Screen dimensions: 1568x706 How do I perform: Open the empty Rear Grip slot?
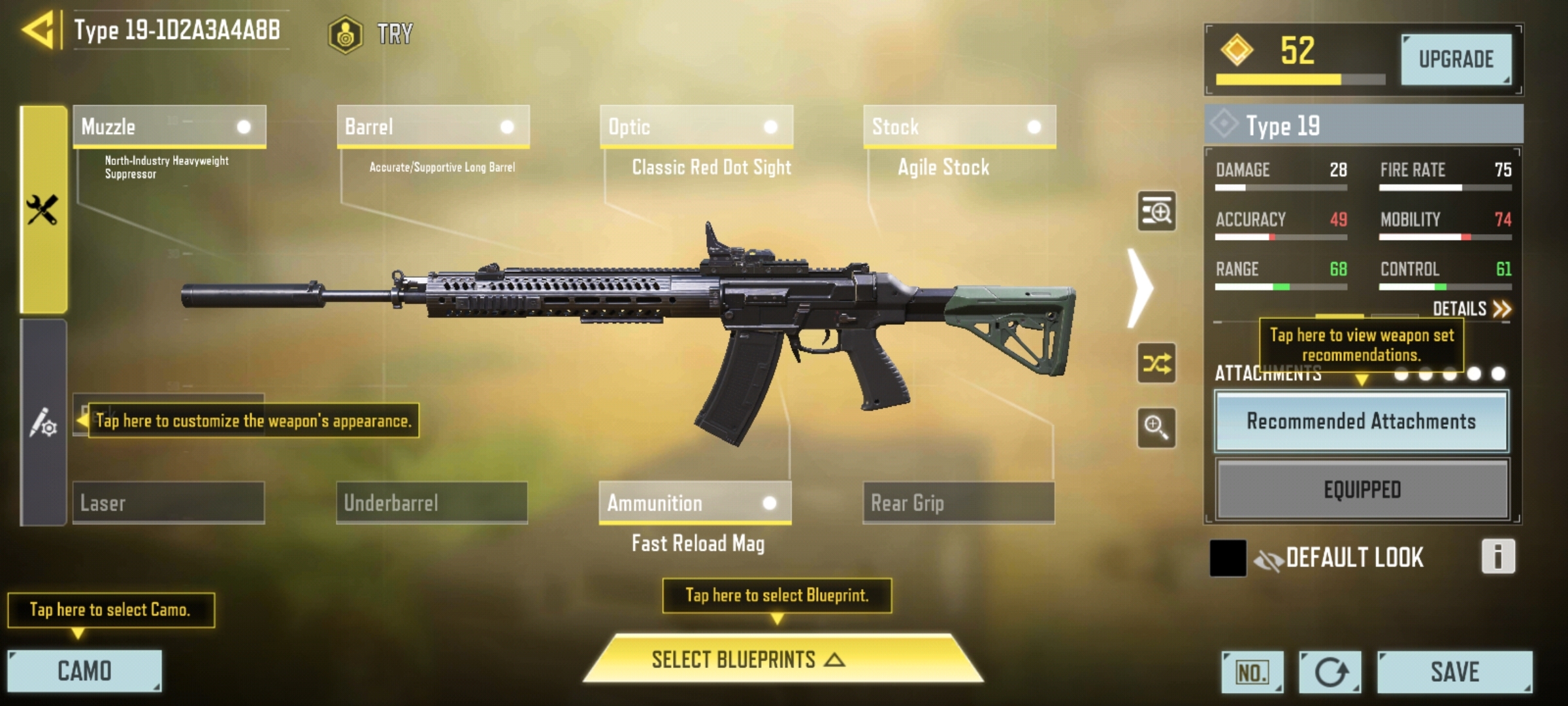pyautogui.click(x=958, y=503)
